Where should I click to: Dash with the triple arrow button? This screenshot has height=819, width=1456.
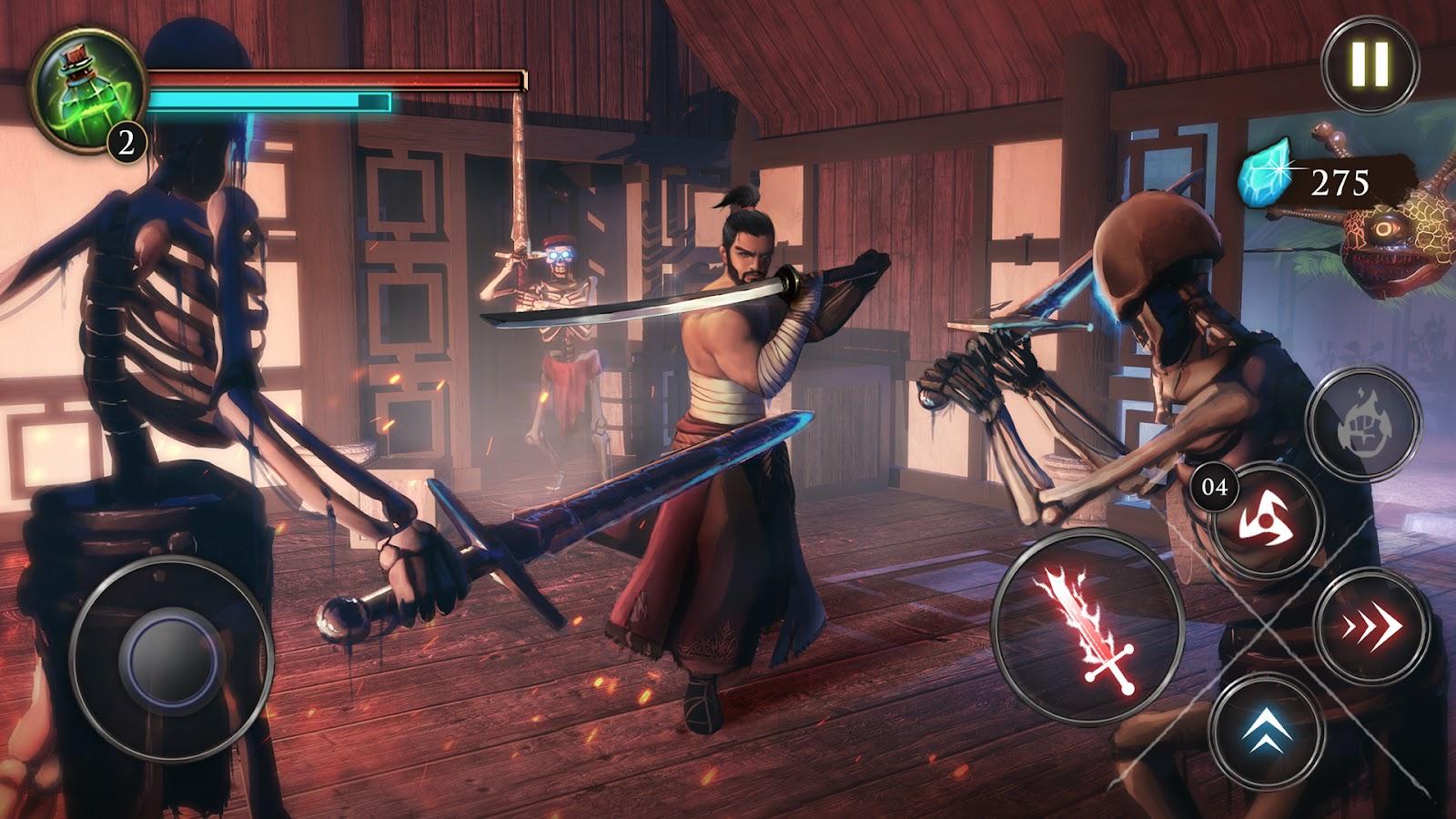[x=1369, y=628]
